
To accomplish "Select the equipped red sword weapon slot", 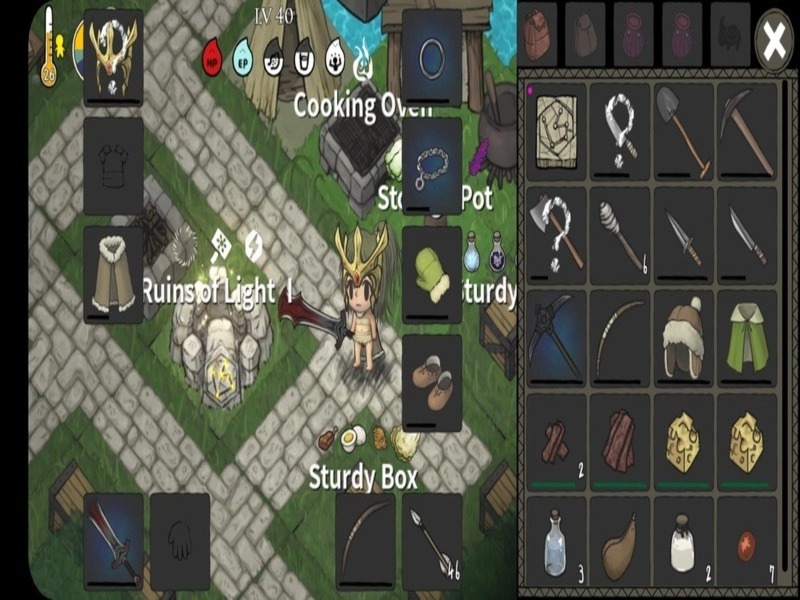I will coord(113,541).
